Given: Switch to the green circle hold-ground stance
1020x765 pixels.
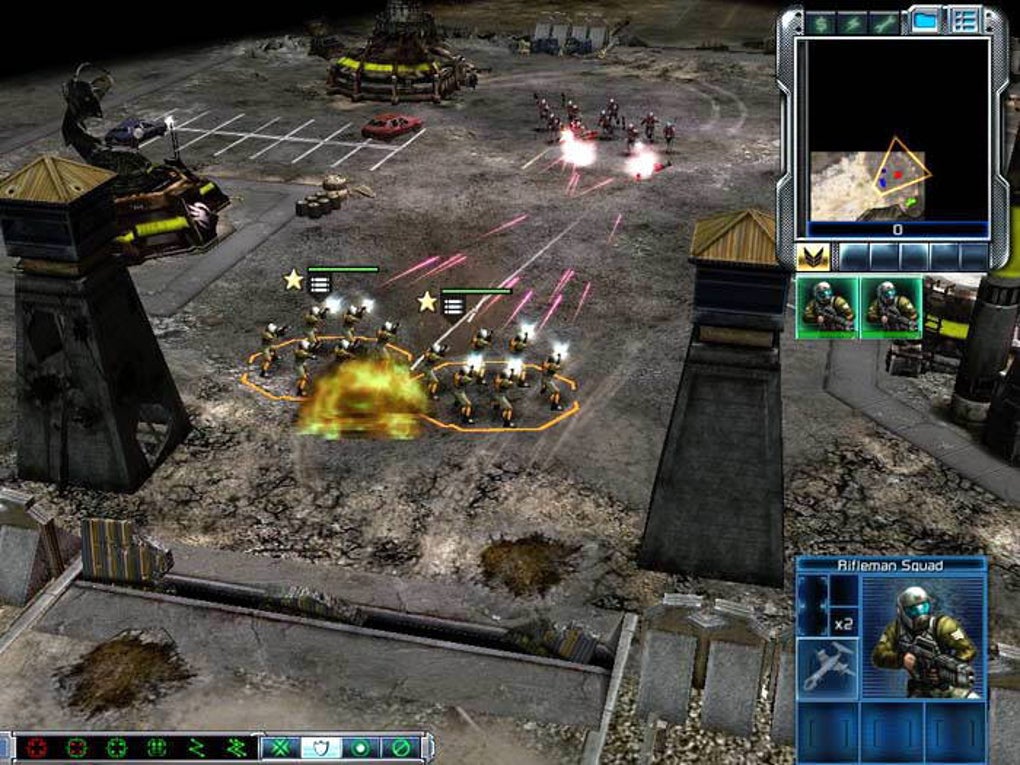Looking at the screenshot, I should 360,747.
